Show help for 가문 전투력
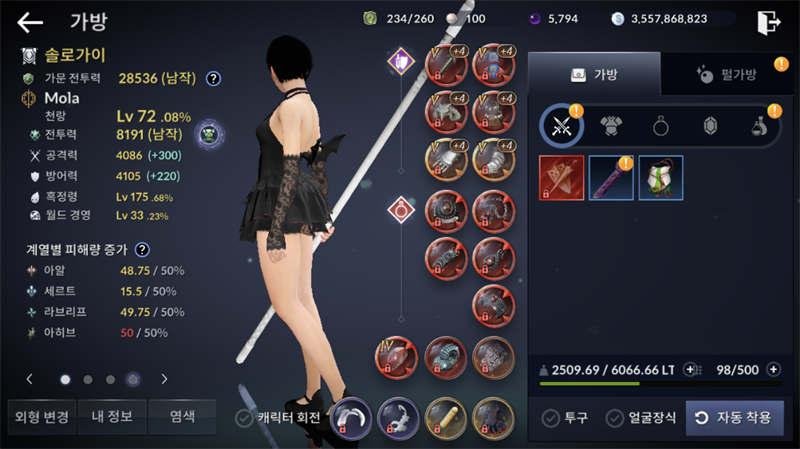This screenshot has width=800, height=449. 213,78
